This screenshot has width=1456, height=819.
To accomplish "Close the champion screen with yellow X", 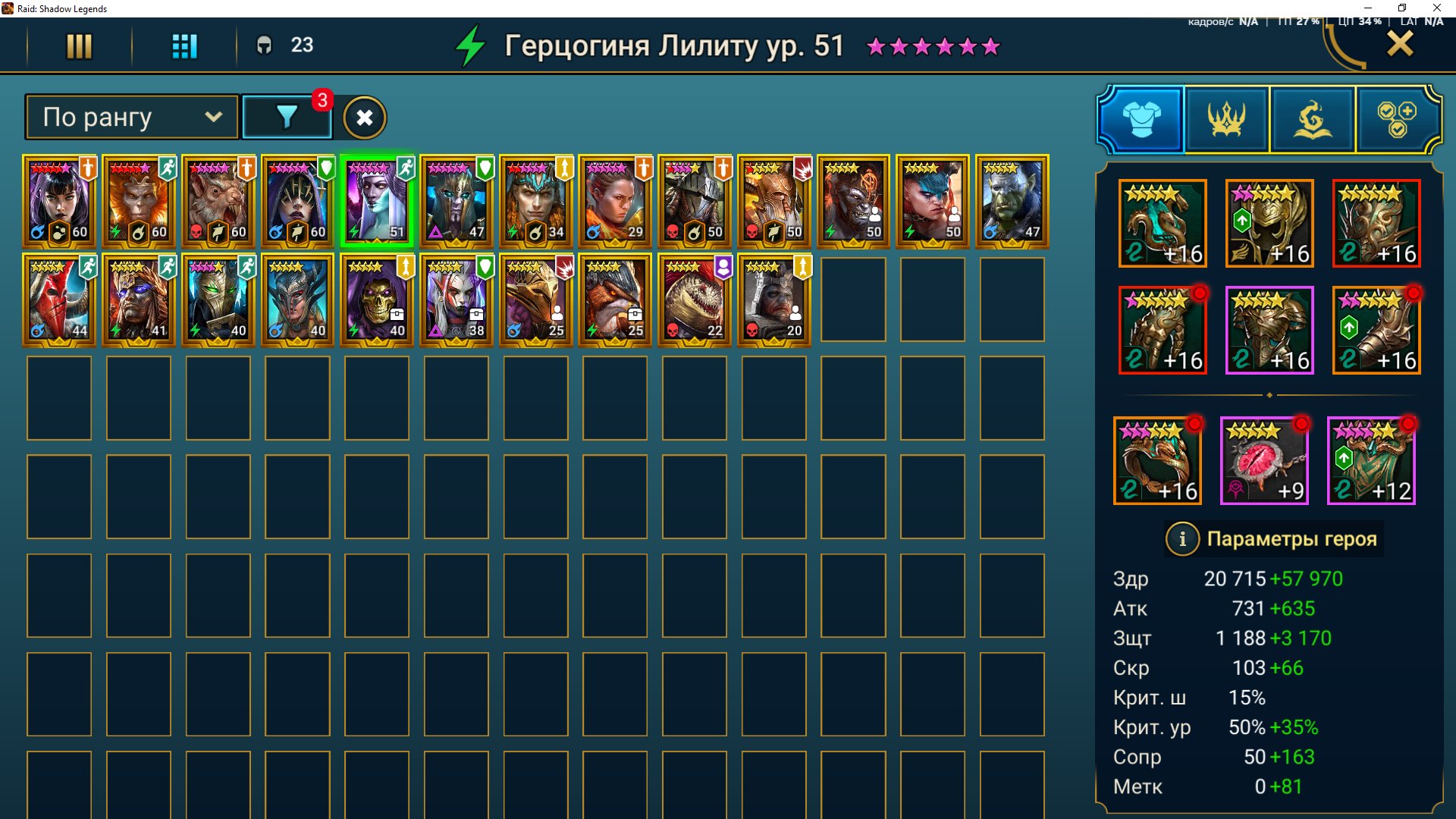I will 1400,45.
